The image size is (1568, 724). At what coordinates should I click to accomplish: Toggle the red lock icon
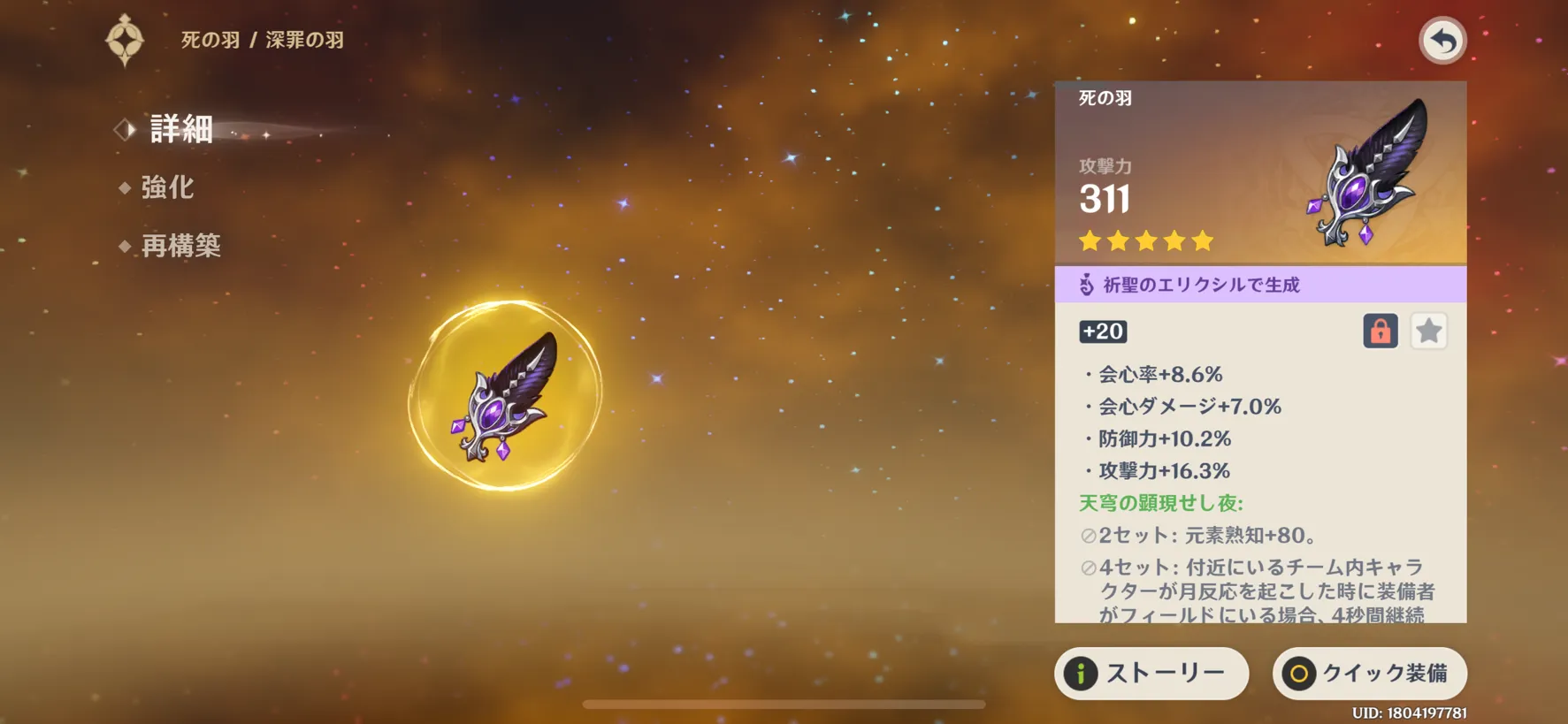(1380, 332)
